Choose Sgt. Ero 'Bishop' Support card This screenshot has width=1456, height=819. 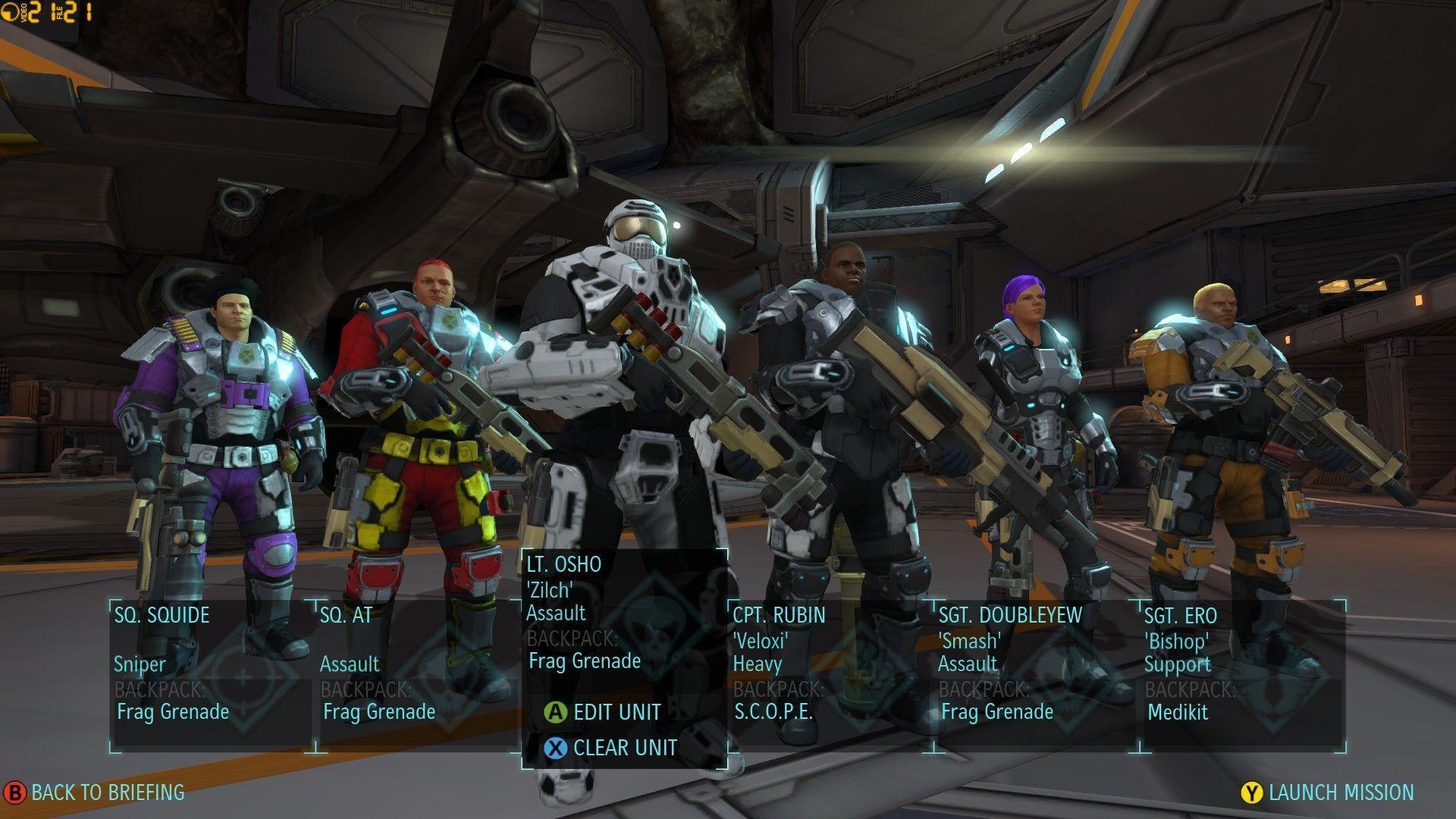coord(1242,675)
